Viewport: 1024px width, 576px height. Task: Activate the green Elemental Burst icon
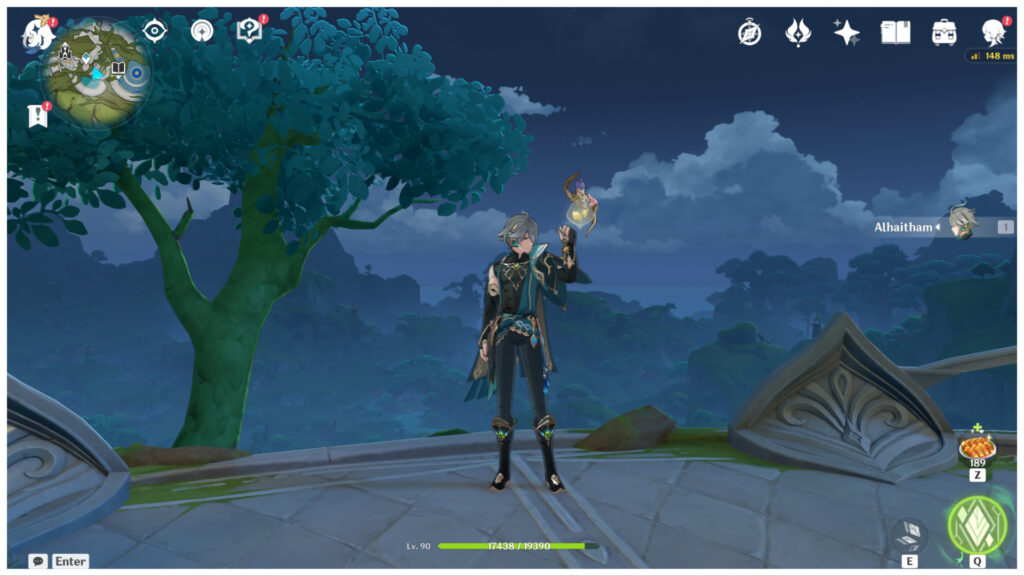point(976,525)
